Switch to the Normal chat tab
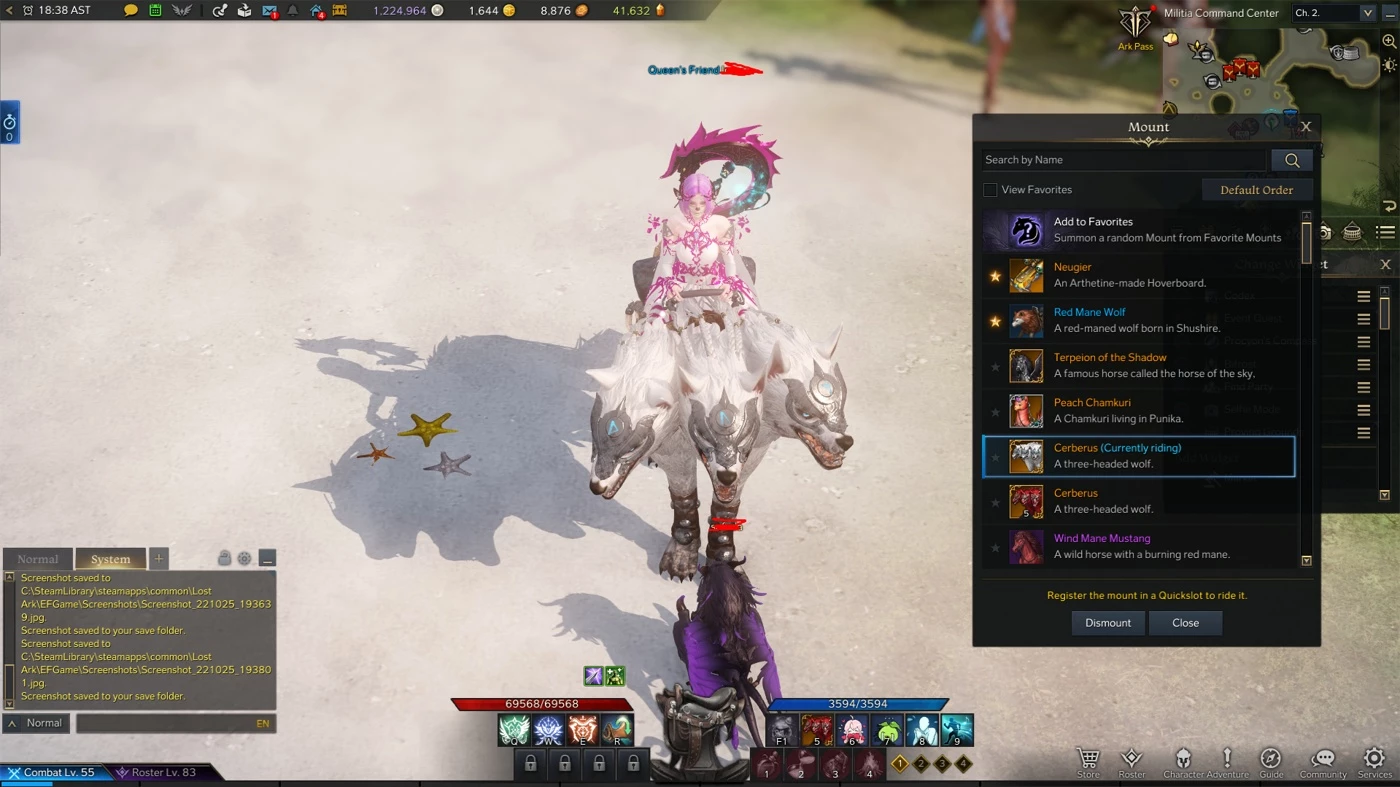Viewport: 1400px width, 787px height. click(x=38, y=559)
